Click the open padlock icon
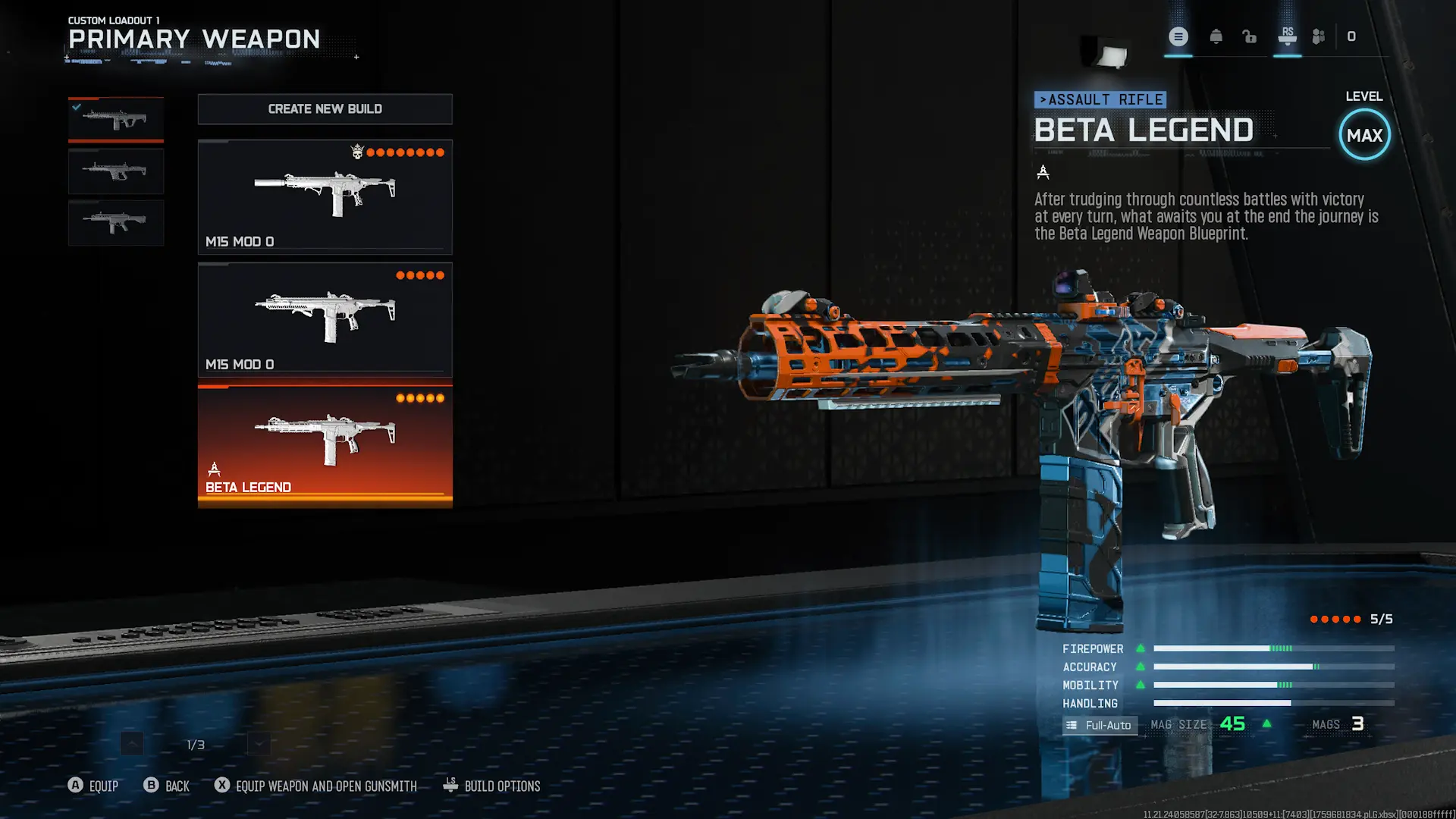This screenshot has width=1456, height=819. pyautogui.click(x=1249, y=36)
